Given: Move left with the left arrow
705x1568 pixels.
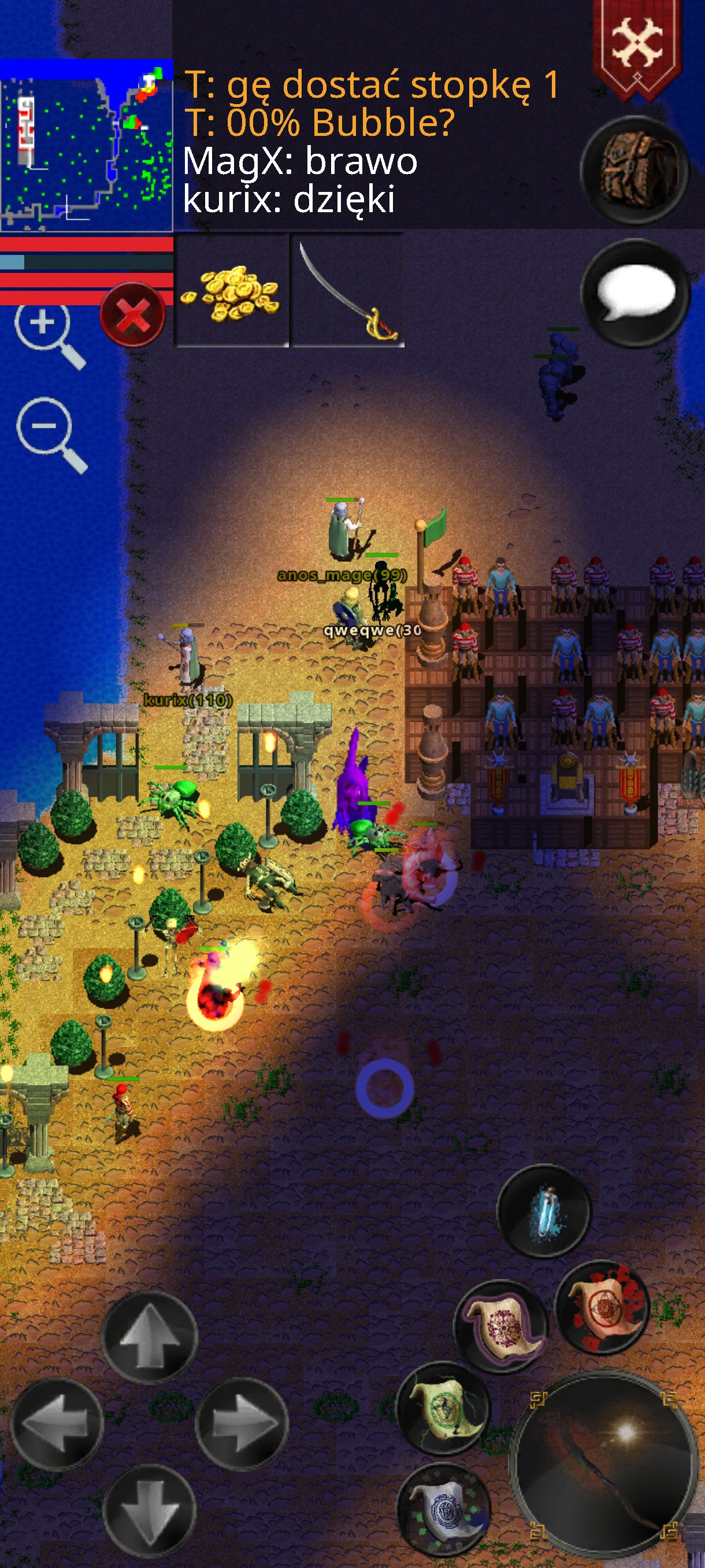Looking at the screenshot, I should [57, 1425].
